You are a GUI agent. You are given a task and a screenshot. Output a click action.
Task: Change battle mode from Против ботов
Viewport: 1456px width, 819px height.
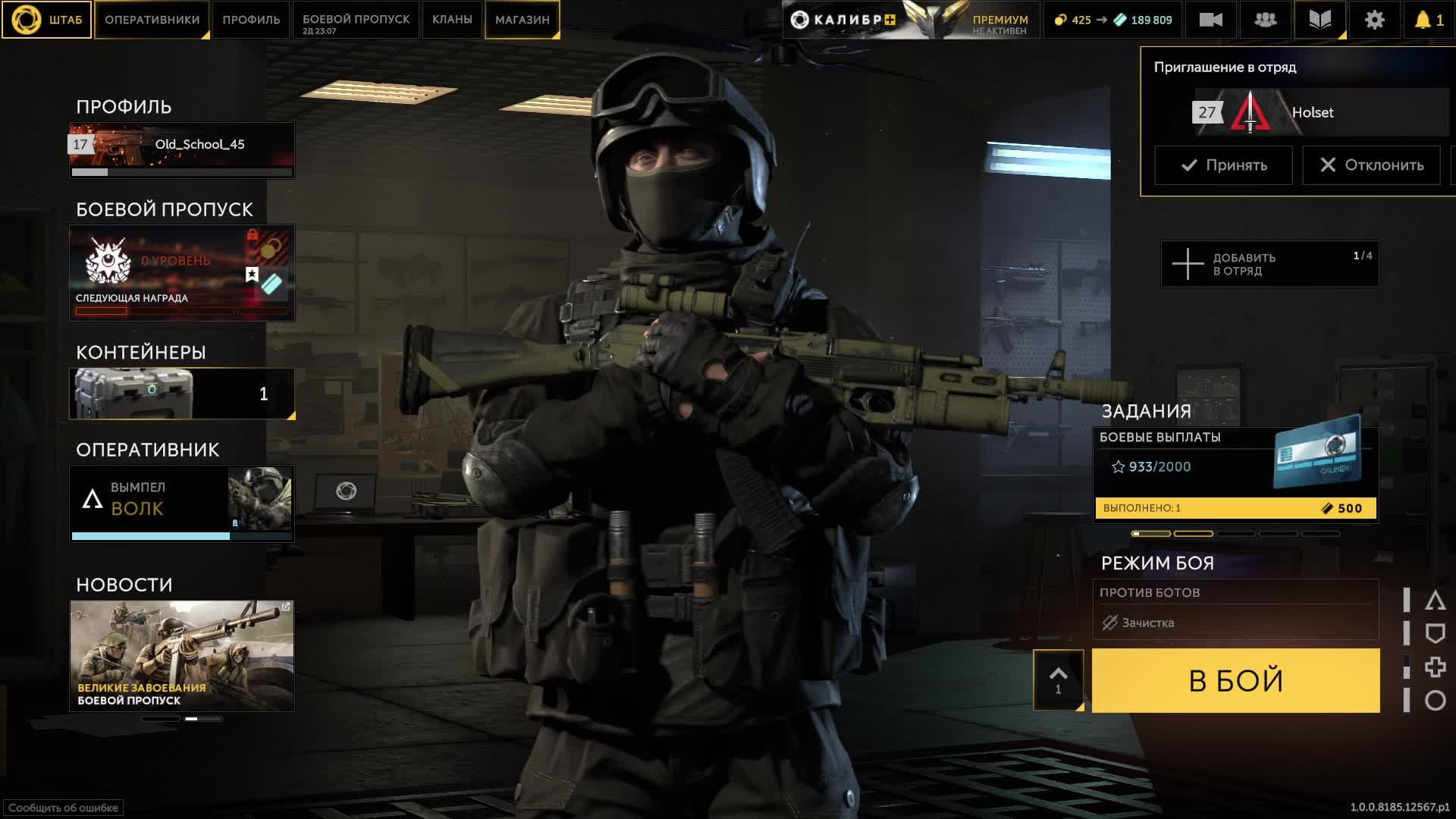(x=1235, y=609)
